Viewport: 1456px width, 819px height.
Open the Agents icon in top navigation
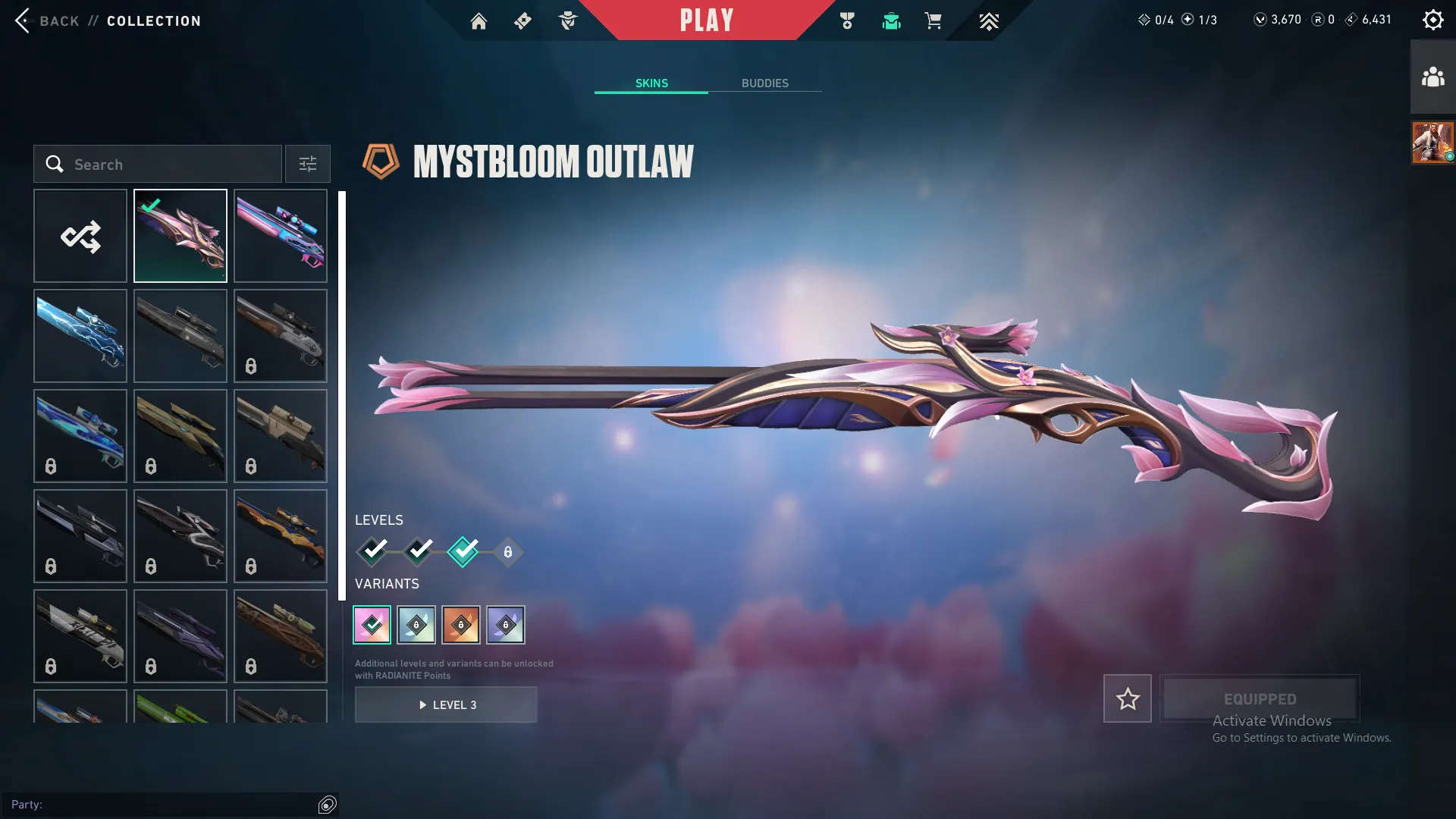567,20
